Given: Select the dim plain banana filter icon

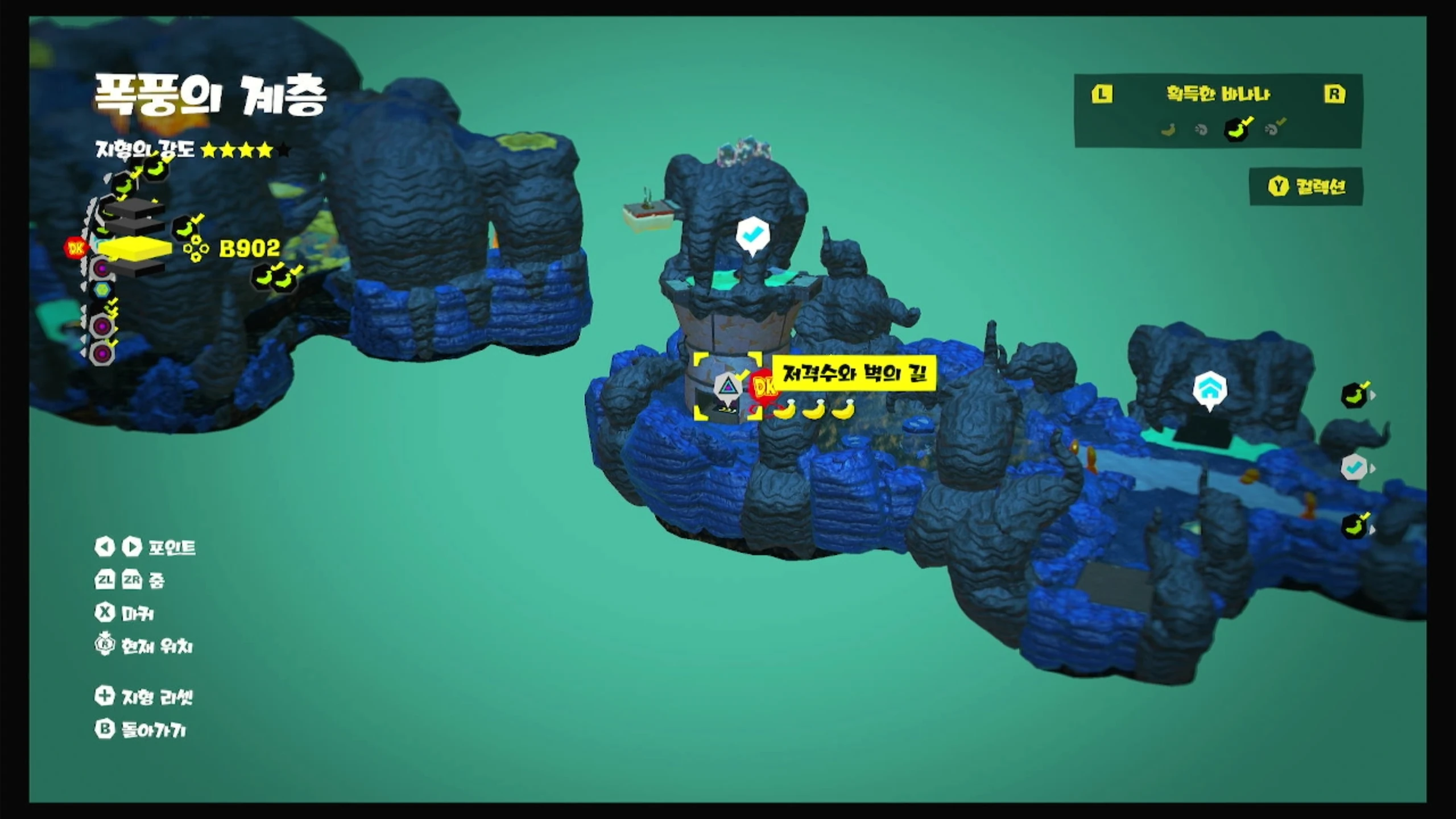Looking at the screenshot, I should [1168, 130].
